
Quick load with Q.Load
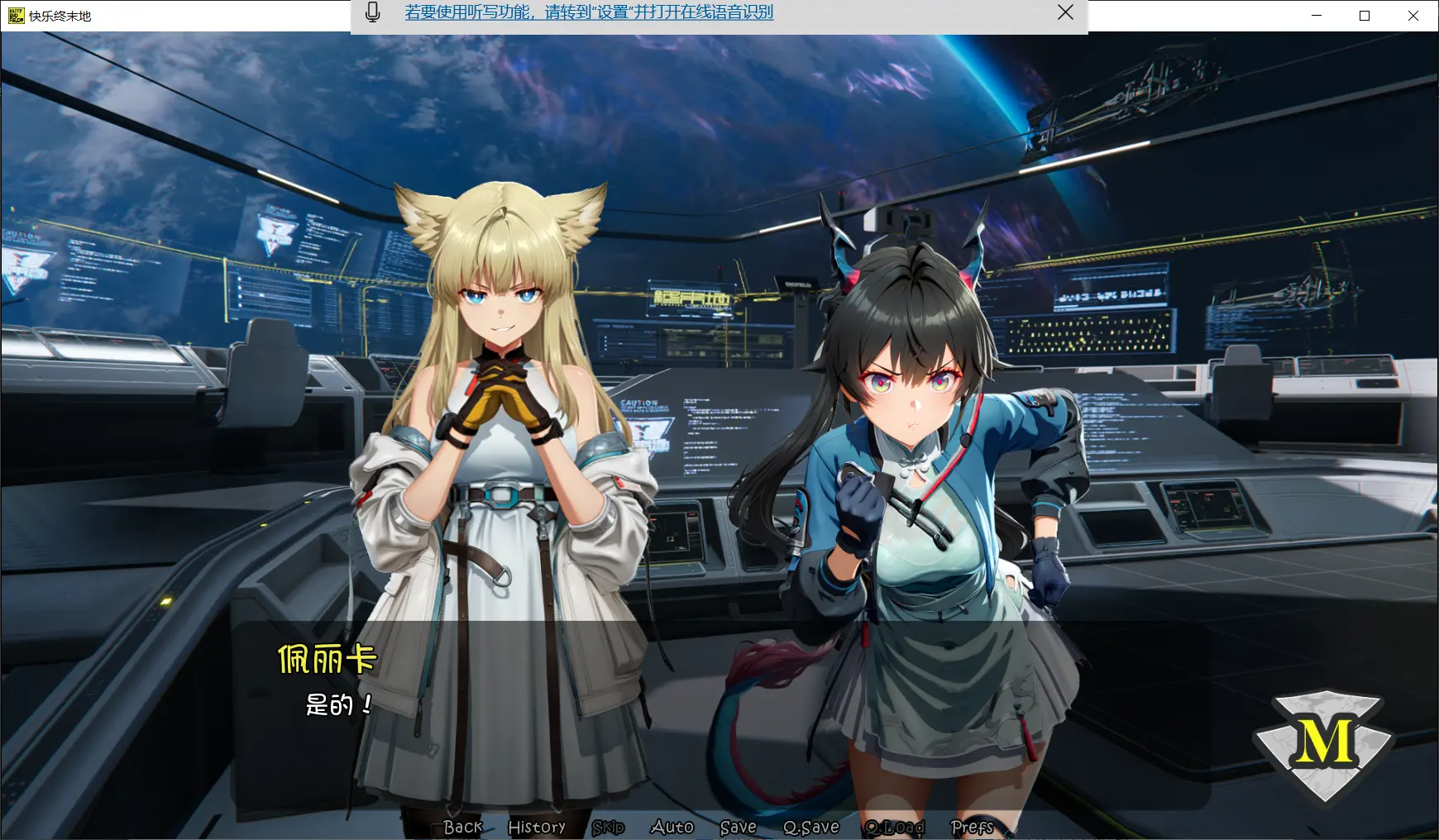tap(894, 827)
